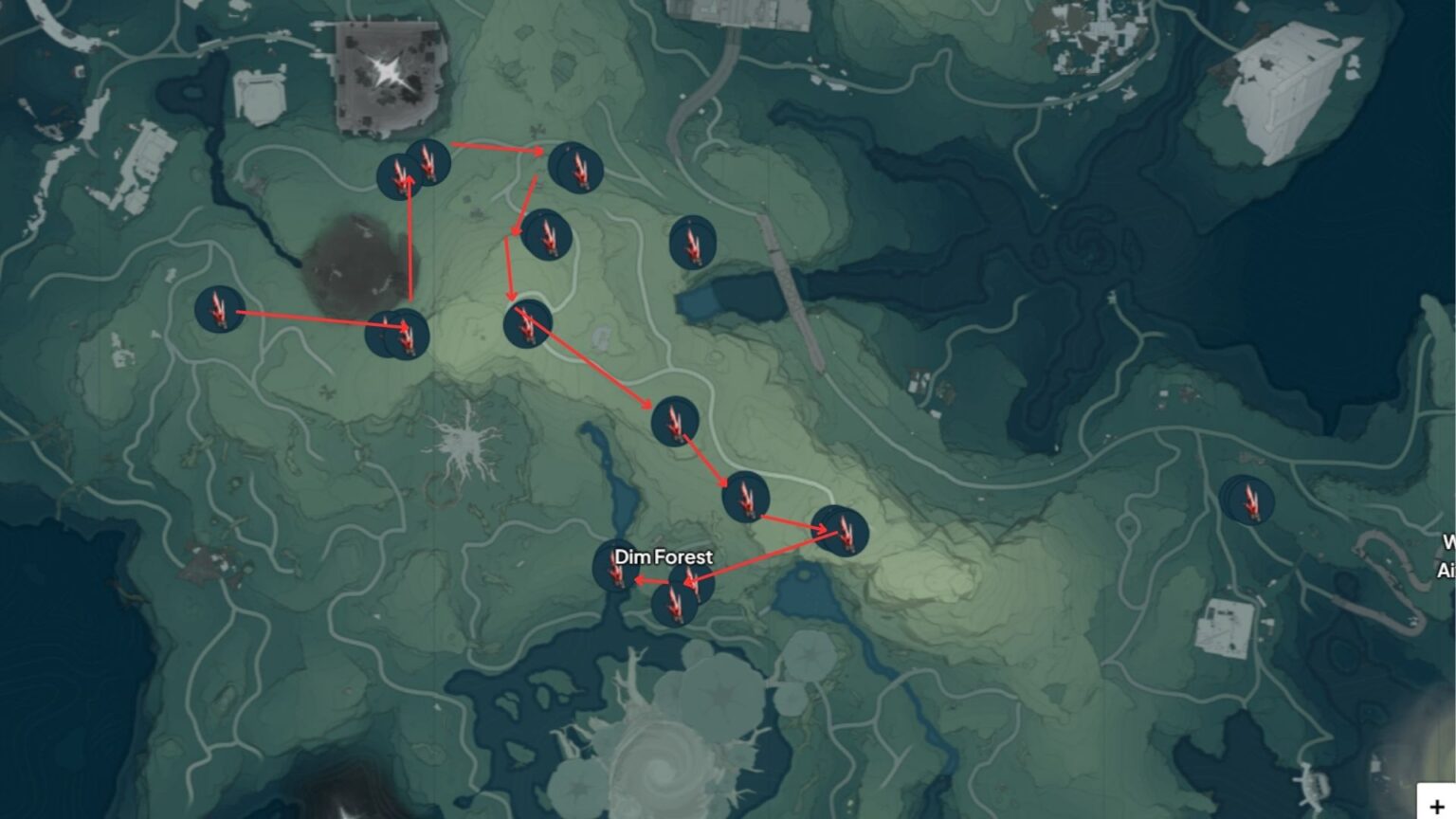Select the marker beside the Dim Forest label
Screen dimensions: 1456x819
[615, 571]
